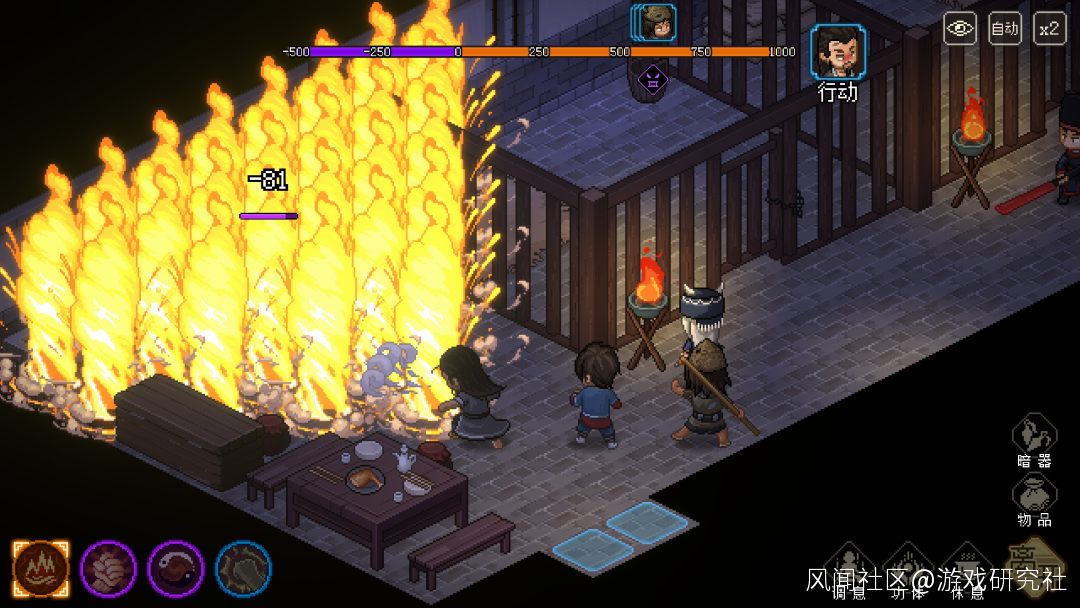Click the turn-order portrait with straw hat
The width and height of the screenshot is (1080, 608).
(656, 22)
